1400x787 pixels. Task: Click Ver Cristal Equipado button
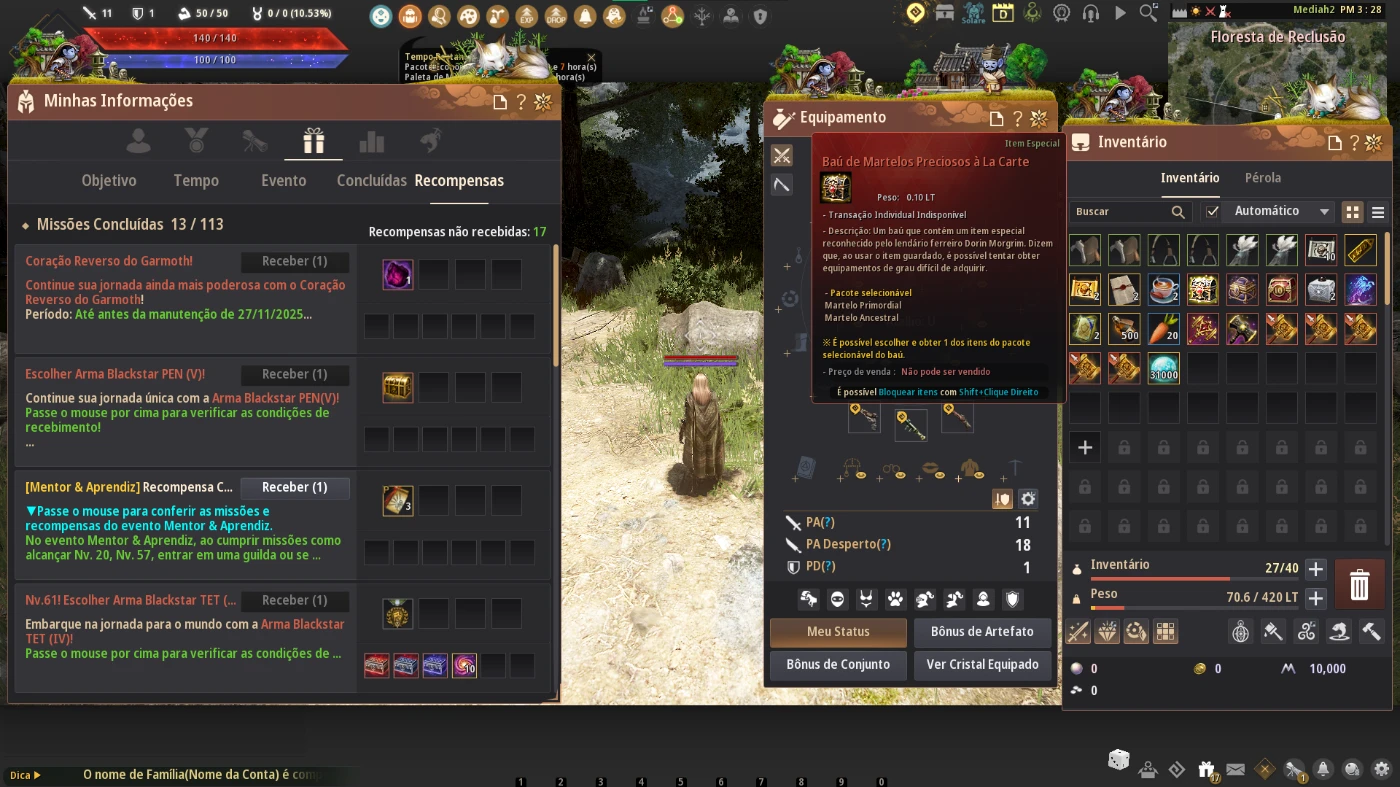tap(982, 665)
